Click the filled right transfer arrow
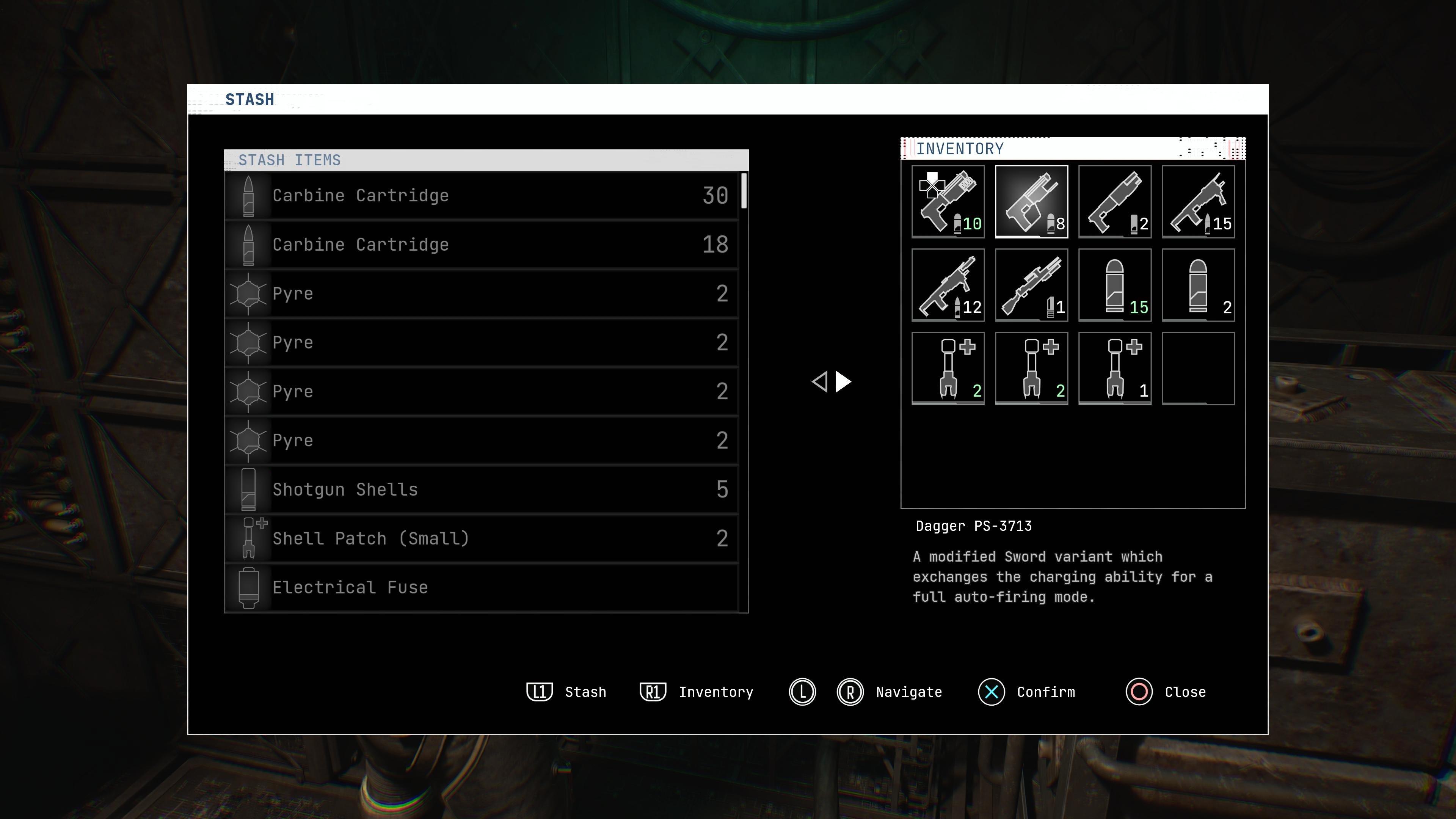Viewport: 1456px width, 819px height. point(843,382)
